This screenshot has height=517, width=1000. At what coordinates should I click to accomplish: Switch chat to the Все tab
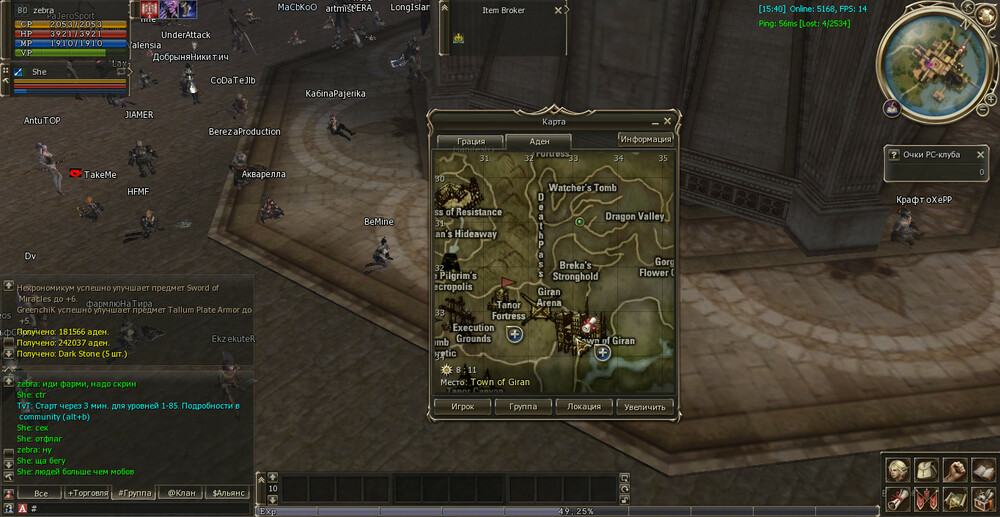40,493
